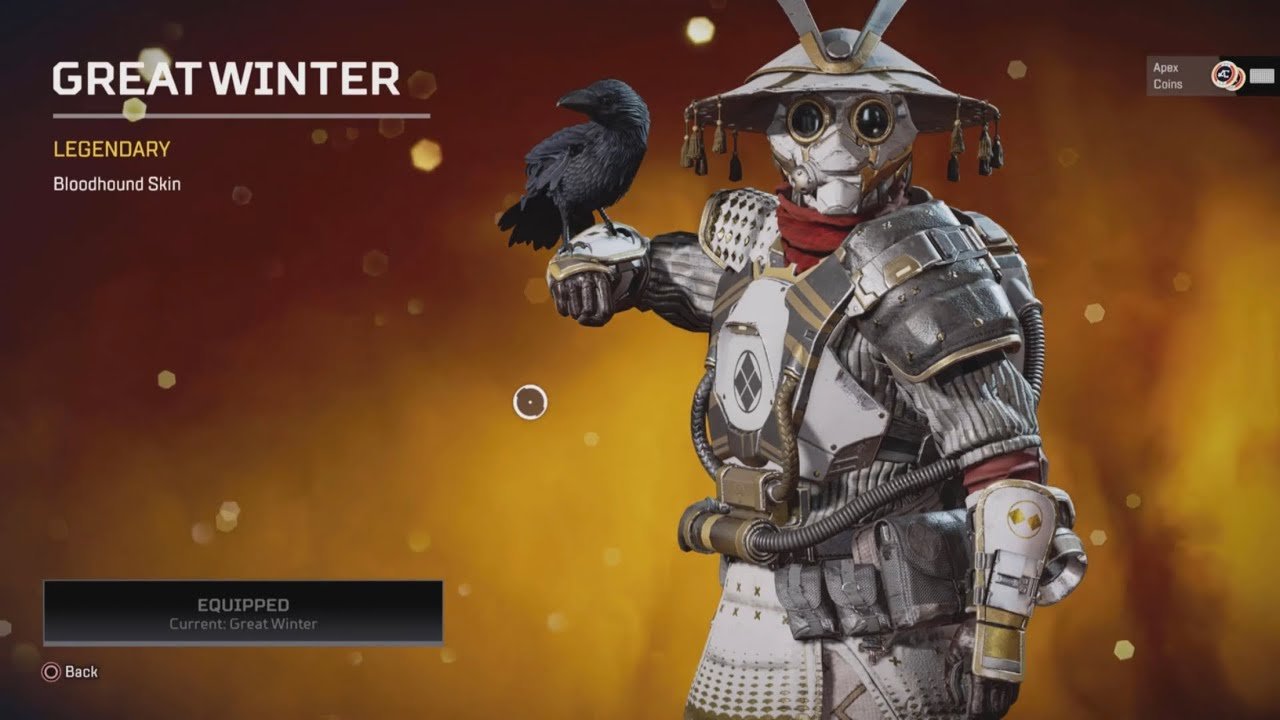
Task: Click the Equipped Great Winter button
Action: [243, 613]
